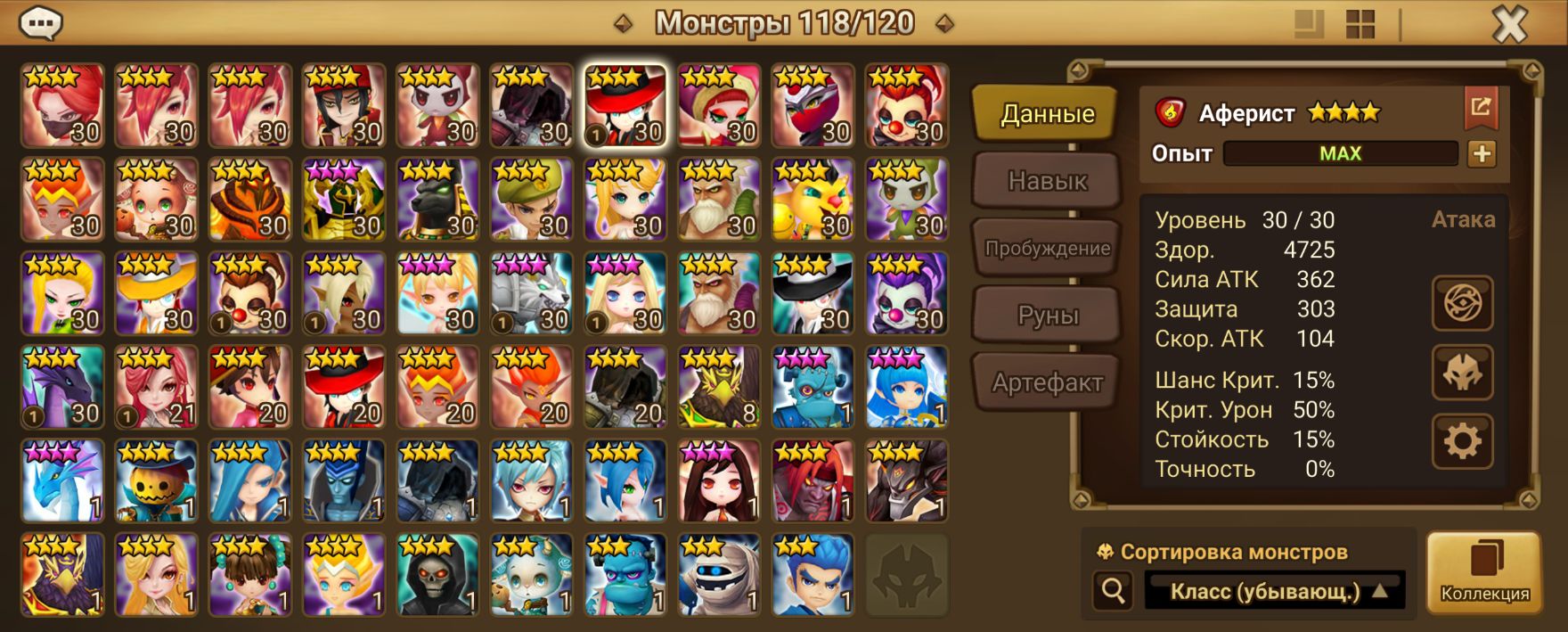The height and width of the screenshot is (632, 1568).
Task: Switch to the Данные tab
Action: click(1046, 114)
